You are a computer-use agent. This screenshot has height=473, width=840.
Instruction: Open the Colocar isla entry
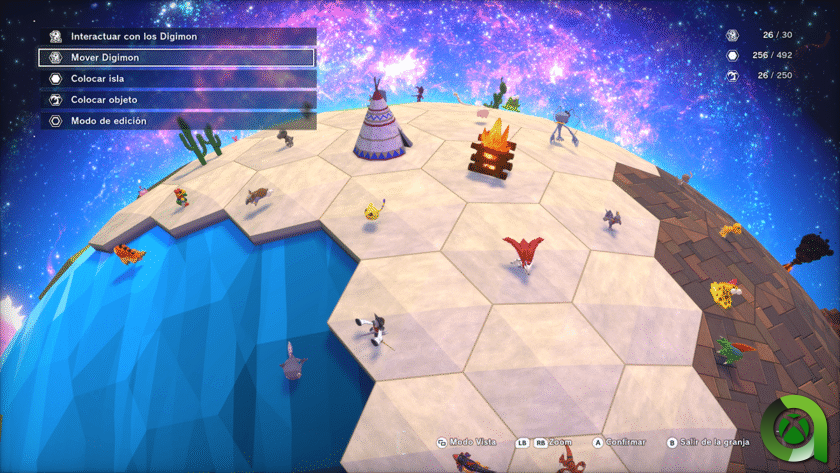(x=176, y=78)
